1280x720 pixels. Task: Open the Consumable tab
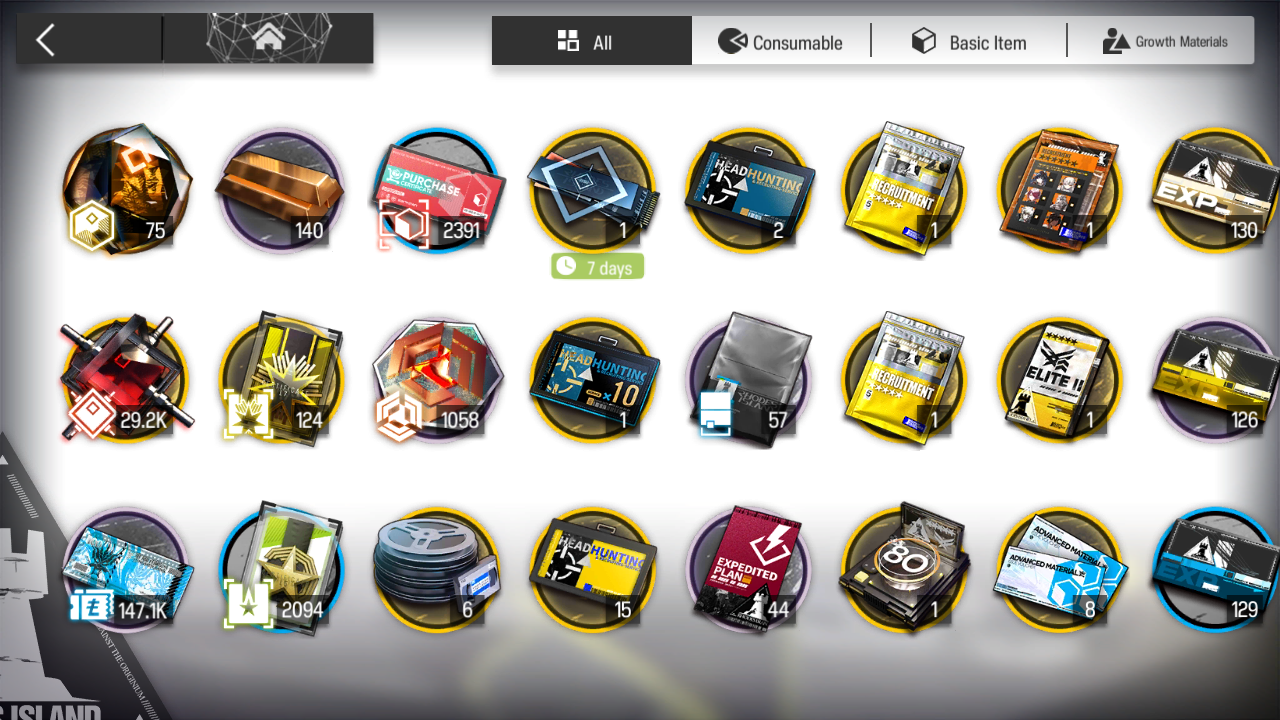pos(781,42)
